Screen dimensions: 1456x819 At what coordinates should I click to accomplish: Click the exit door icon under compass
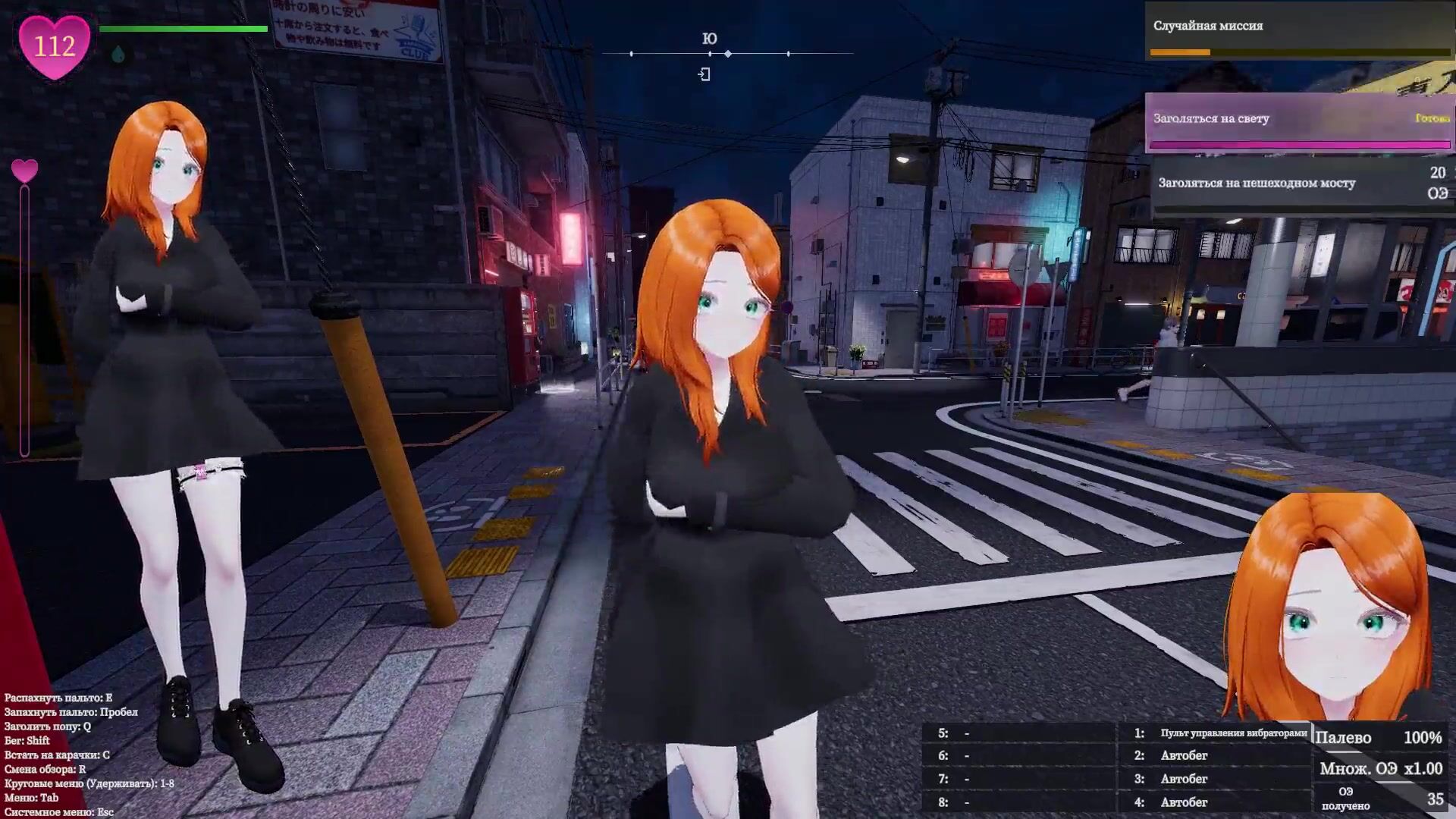(704, 74)
